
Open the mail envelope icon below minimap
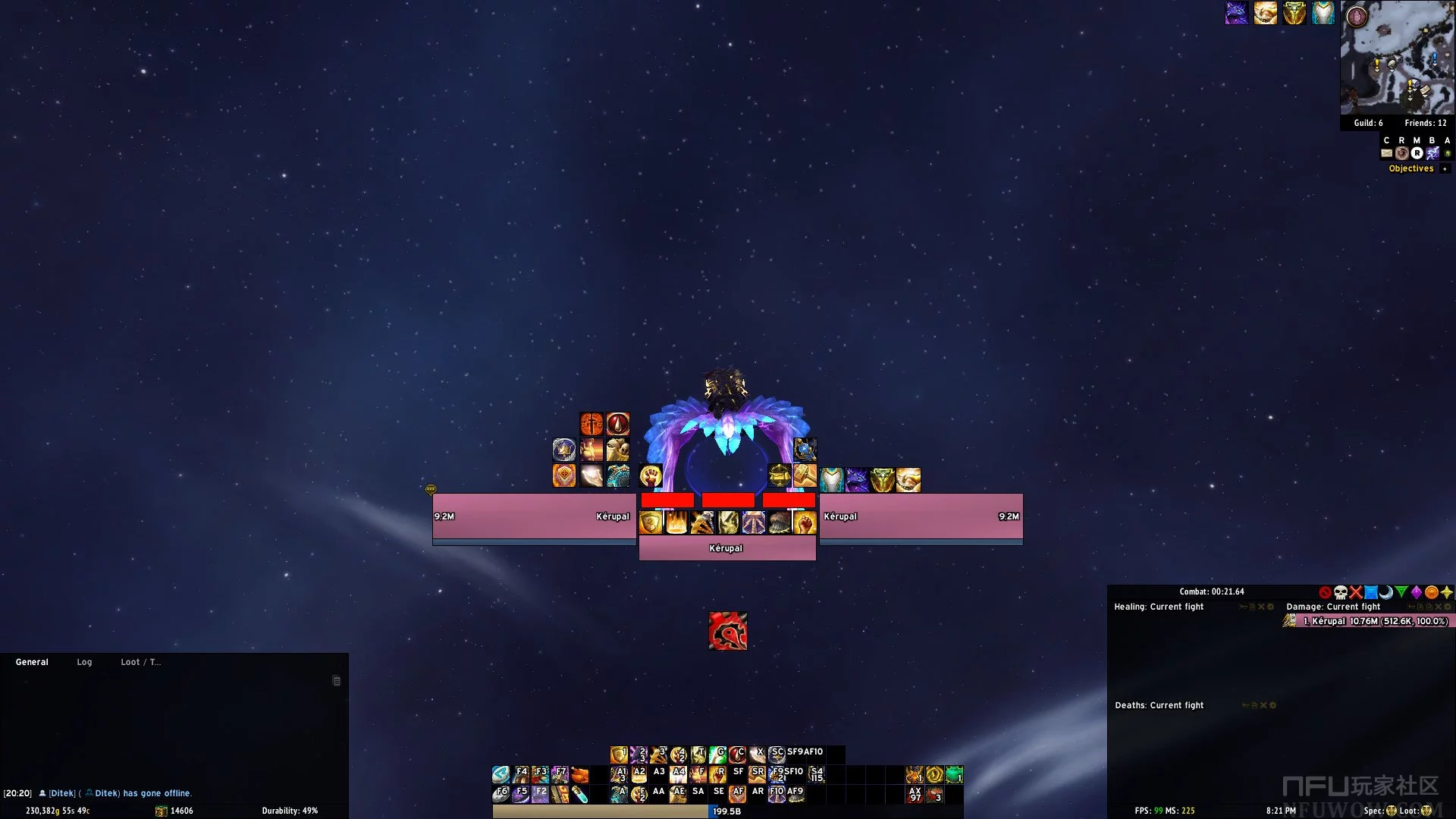click(1386, 153)
